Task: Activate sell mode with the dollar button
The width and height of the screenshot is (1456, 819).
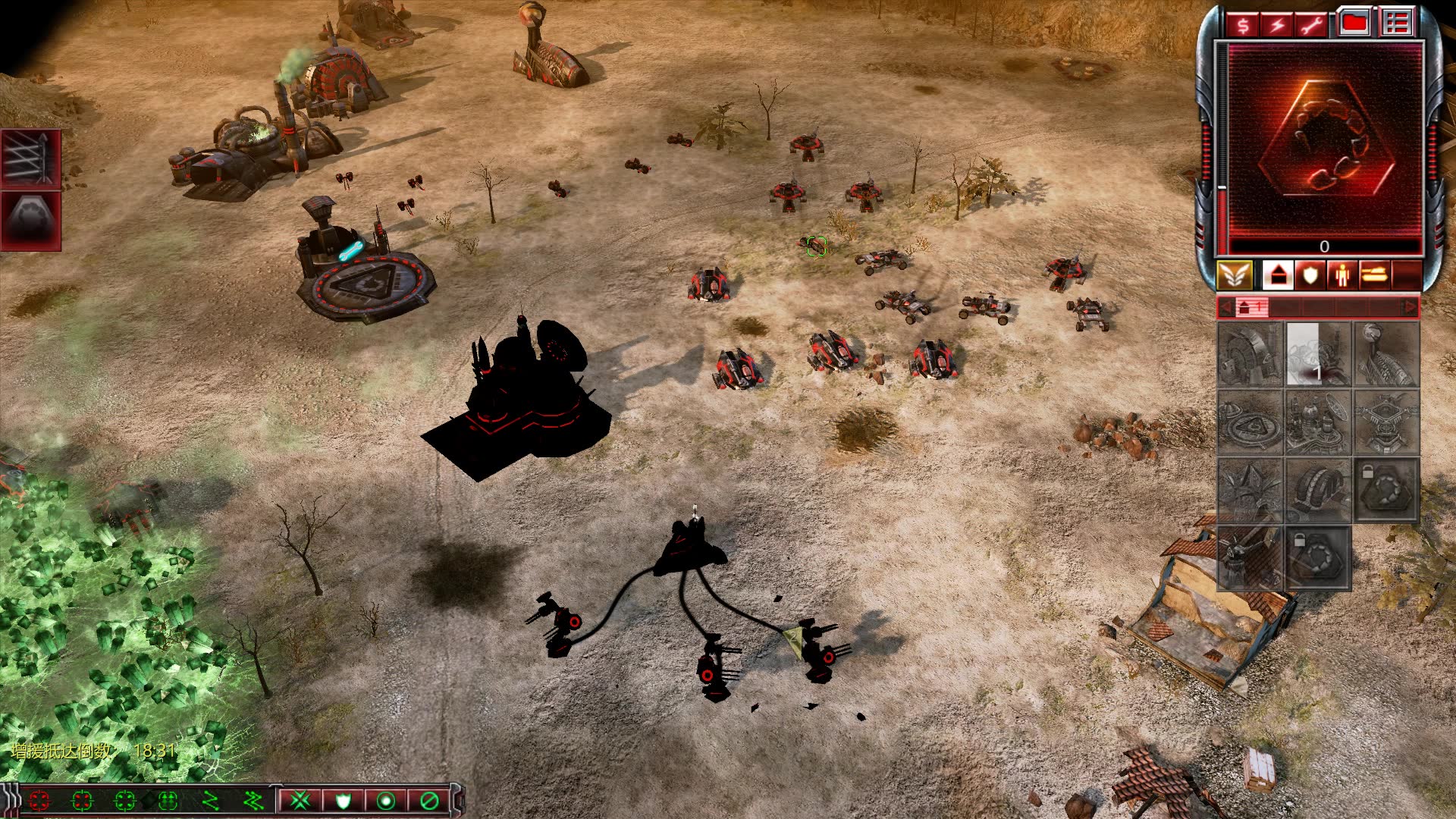Action: [x=1243, y=25]
